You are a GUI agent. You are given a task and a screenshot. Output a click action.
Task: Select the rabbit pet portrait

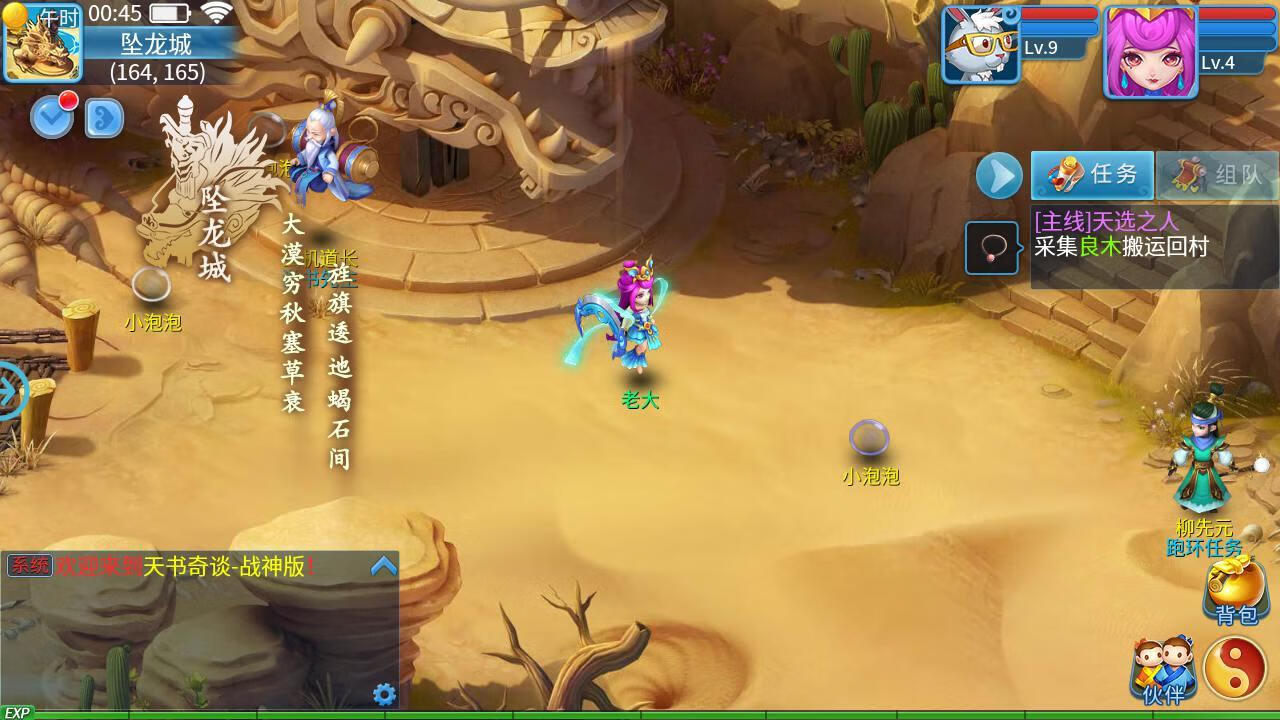tap(980, 45)
